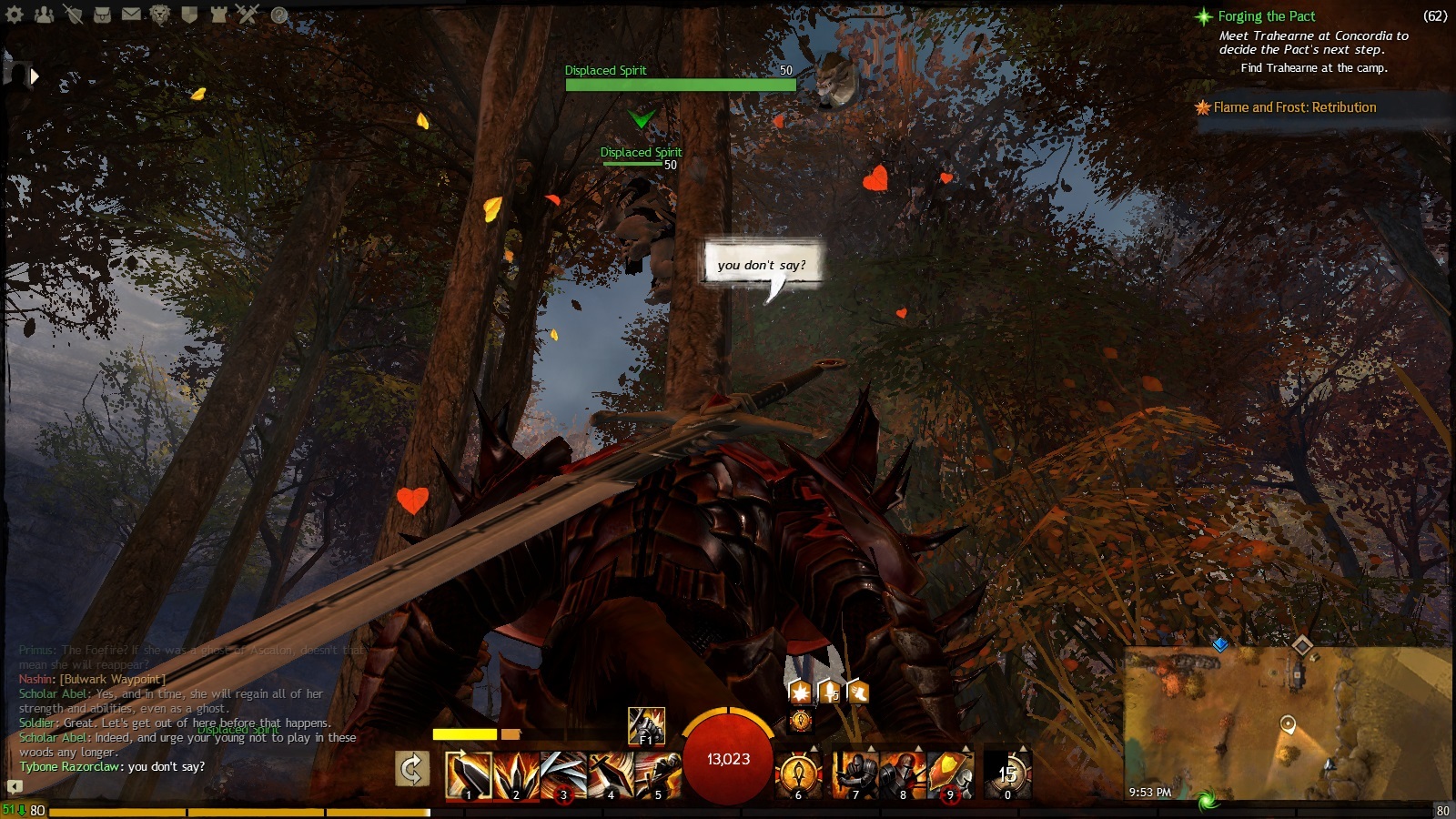This screenshot has height=819, width=1456.
Task: Activate the armored stance skill in slot 7
Action: click(855, 776)
